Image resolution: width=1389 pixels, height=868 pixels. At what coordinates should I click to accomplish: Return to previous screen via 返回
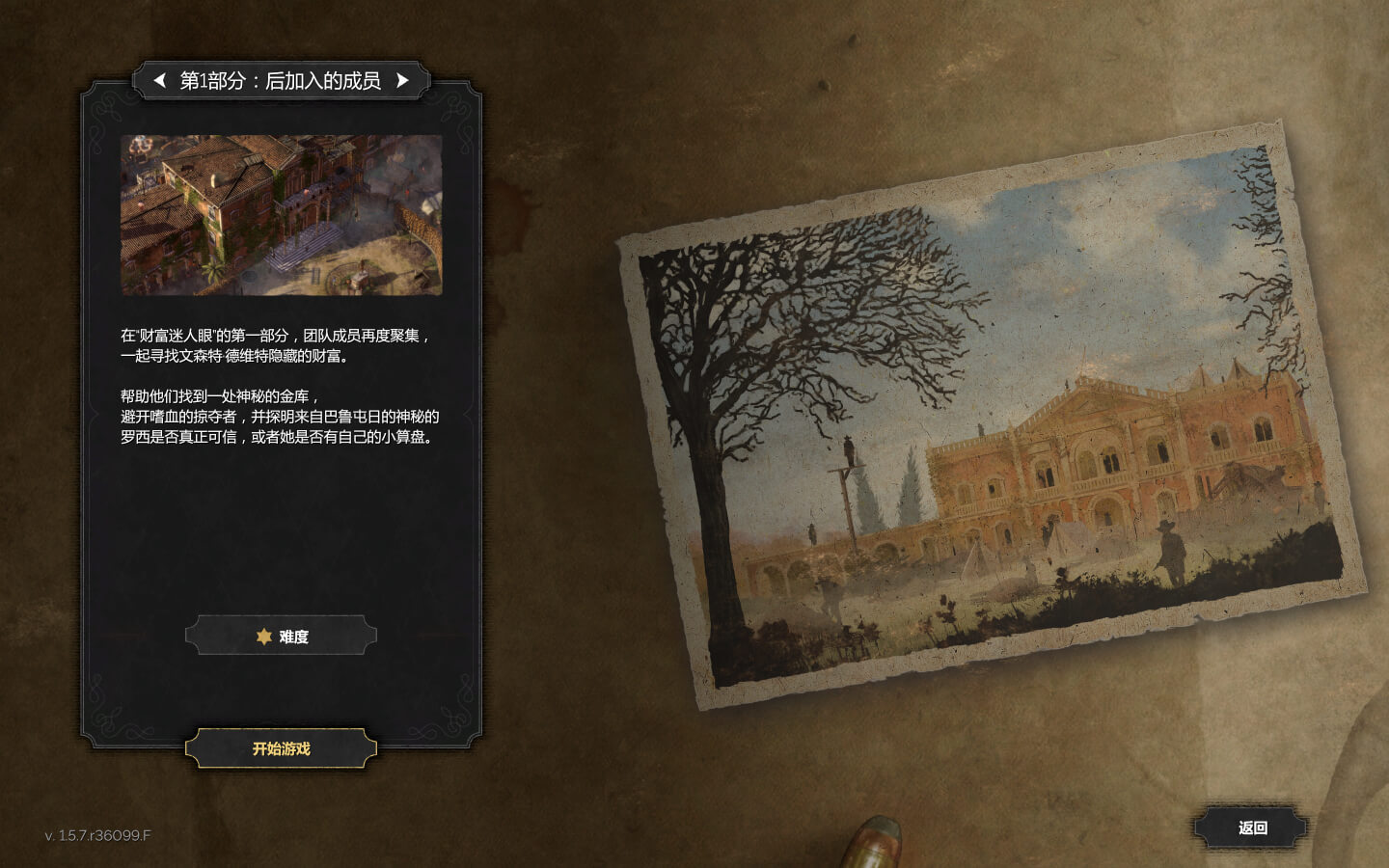click(x=1251, y=827)
